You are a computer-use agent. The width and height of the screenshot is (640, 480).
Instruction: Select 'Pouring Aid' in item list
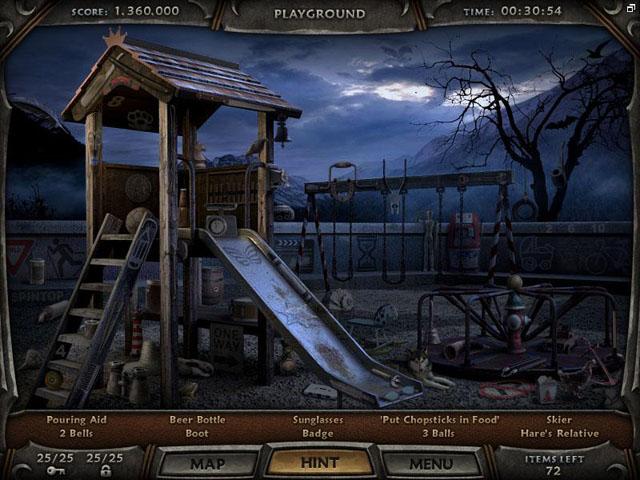tap(76, 420)
